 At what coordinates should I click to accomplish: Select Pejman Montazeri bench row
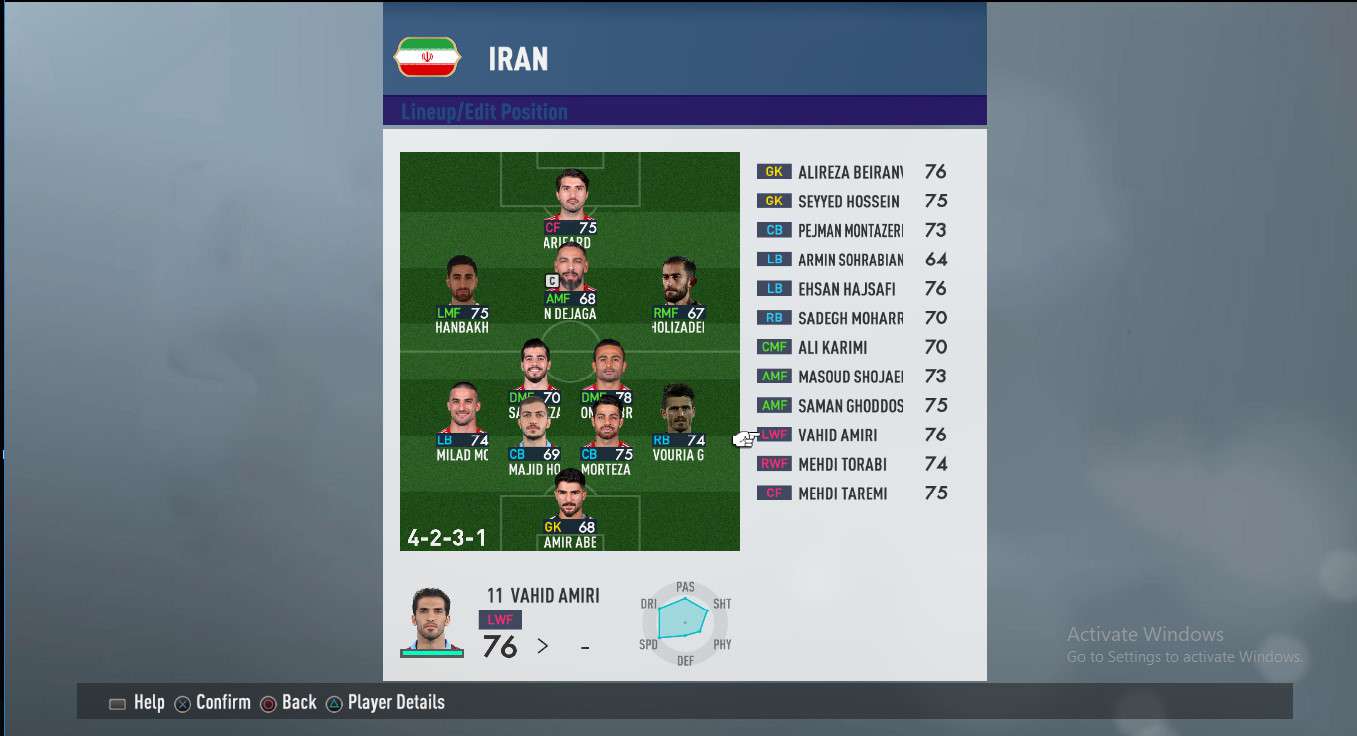849,230
